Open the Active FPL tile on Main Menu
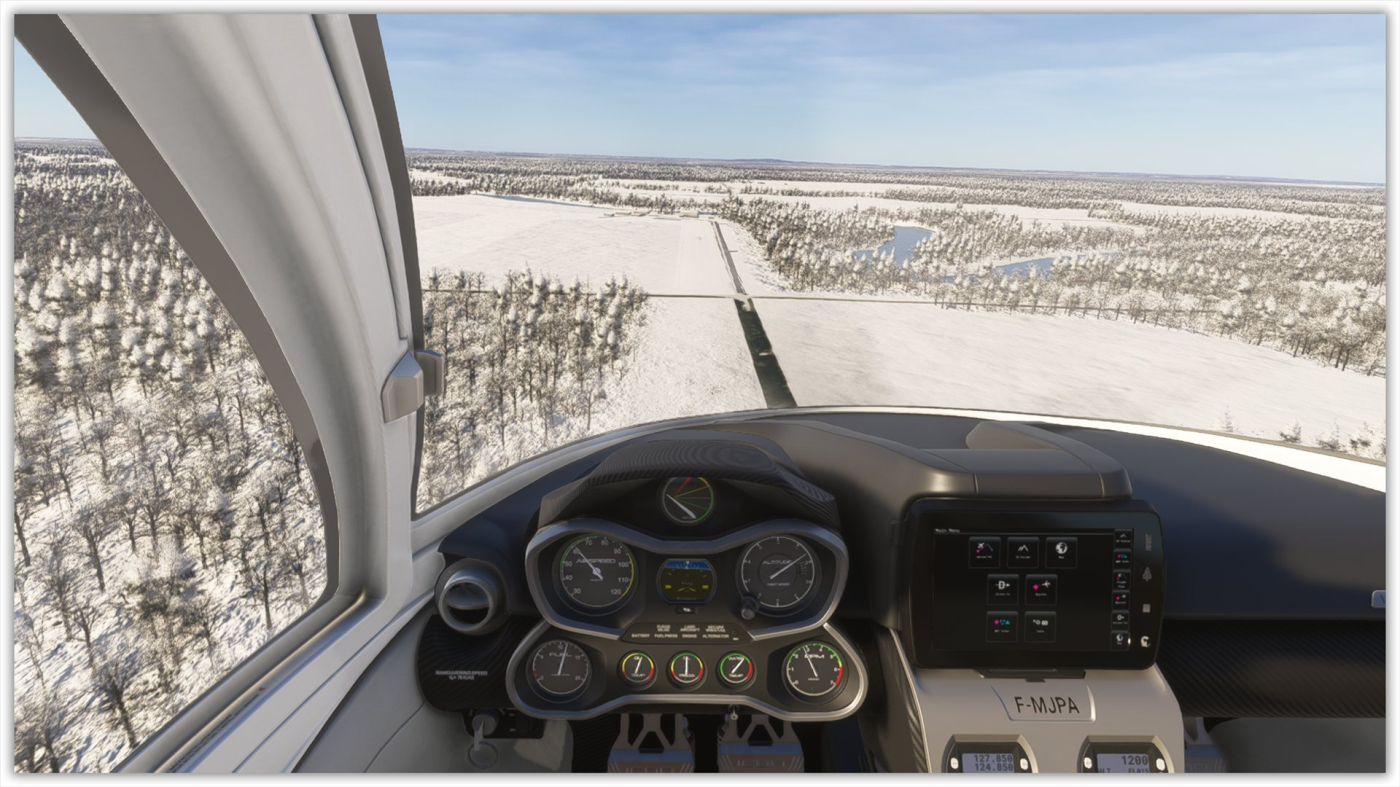This screenshot has height=787, width=1400. (983, 552)
